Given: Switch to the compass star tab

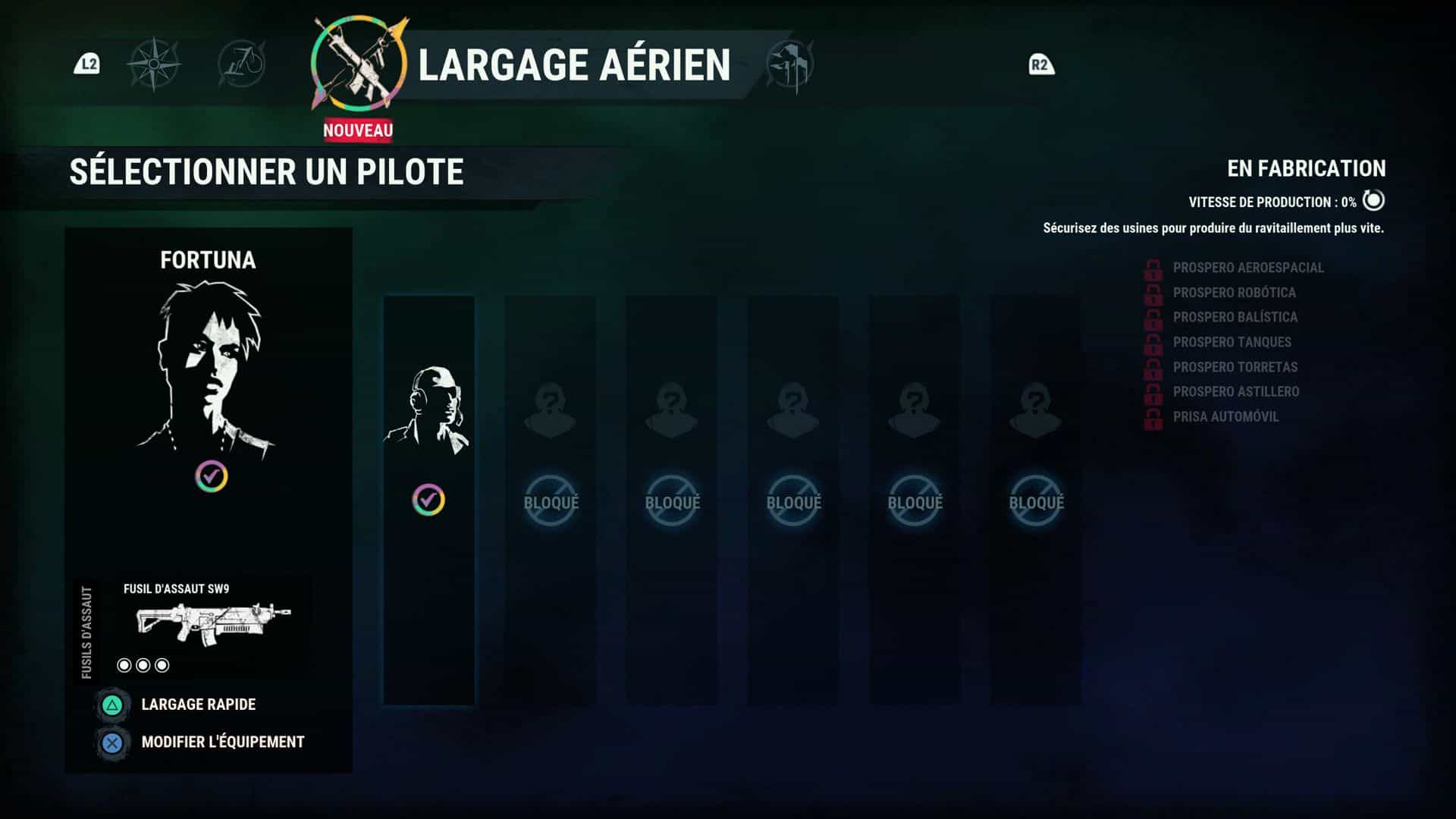Looking at the screenshot, I should (x=154, y=64).
